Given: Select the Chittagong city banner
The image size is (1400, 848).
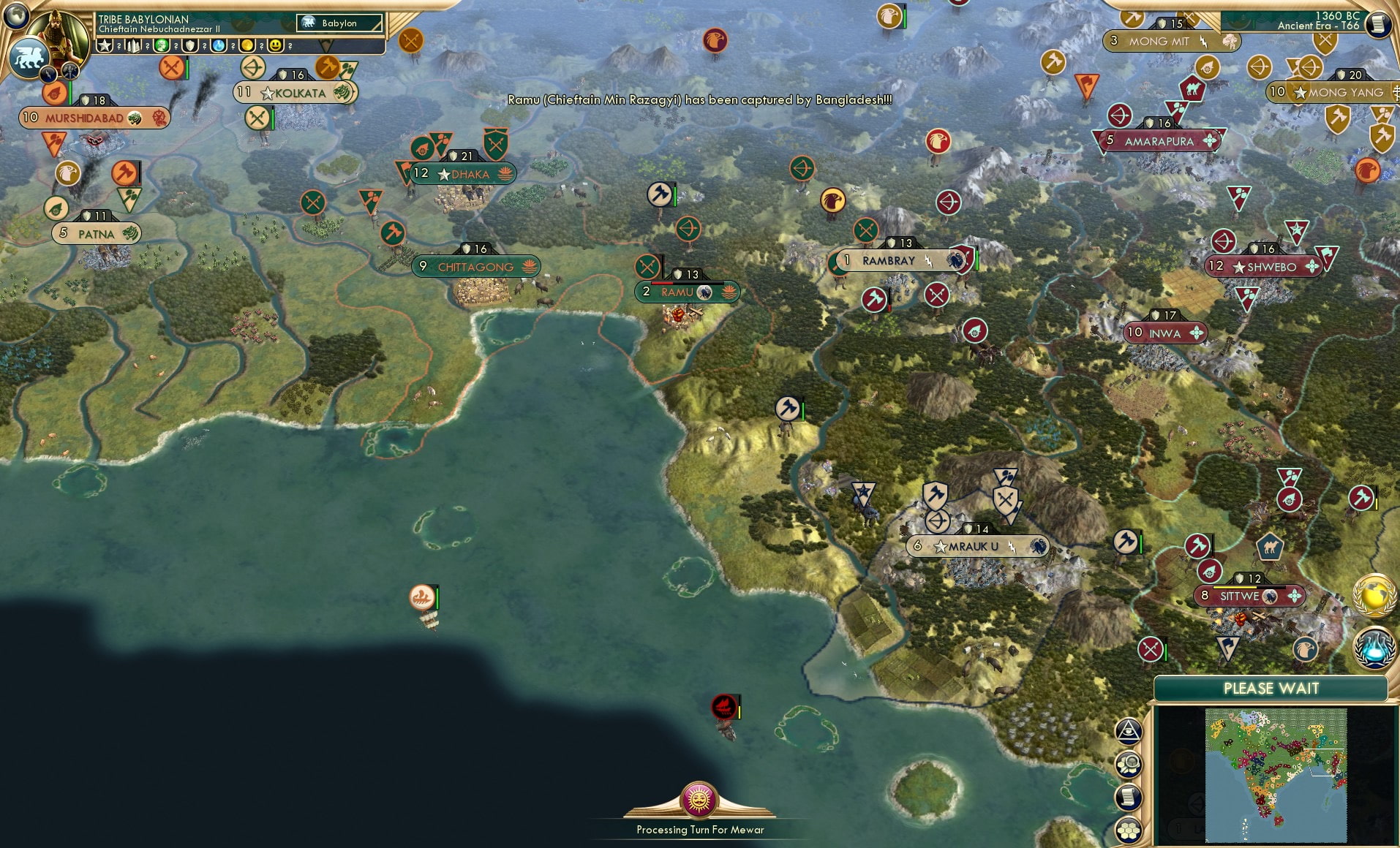Looking at the screenshot, I should [x=475, y=266].
